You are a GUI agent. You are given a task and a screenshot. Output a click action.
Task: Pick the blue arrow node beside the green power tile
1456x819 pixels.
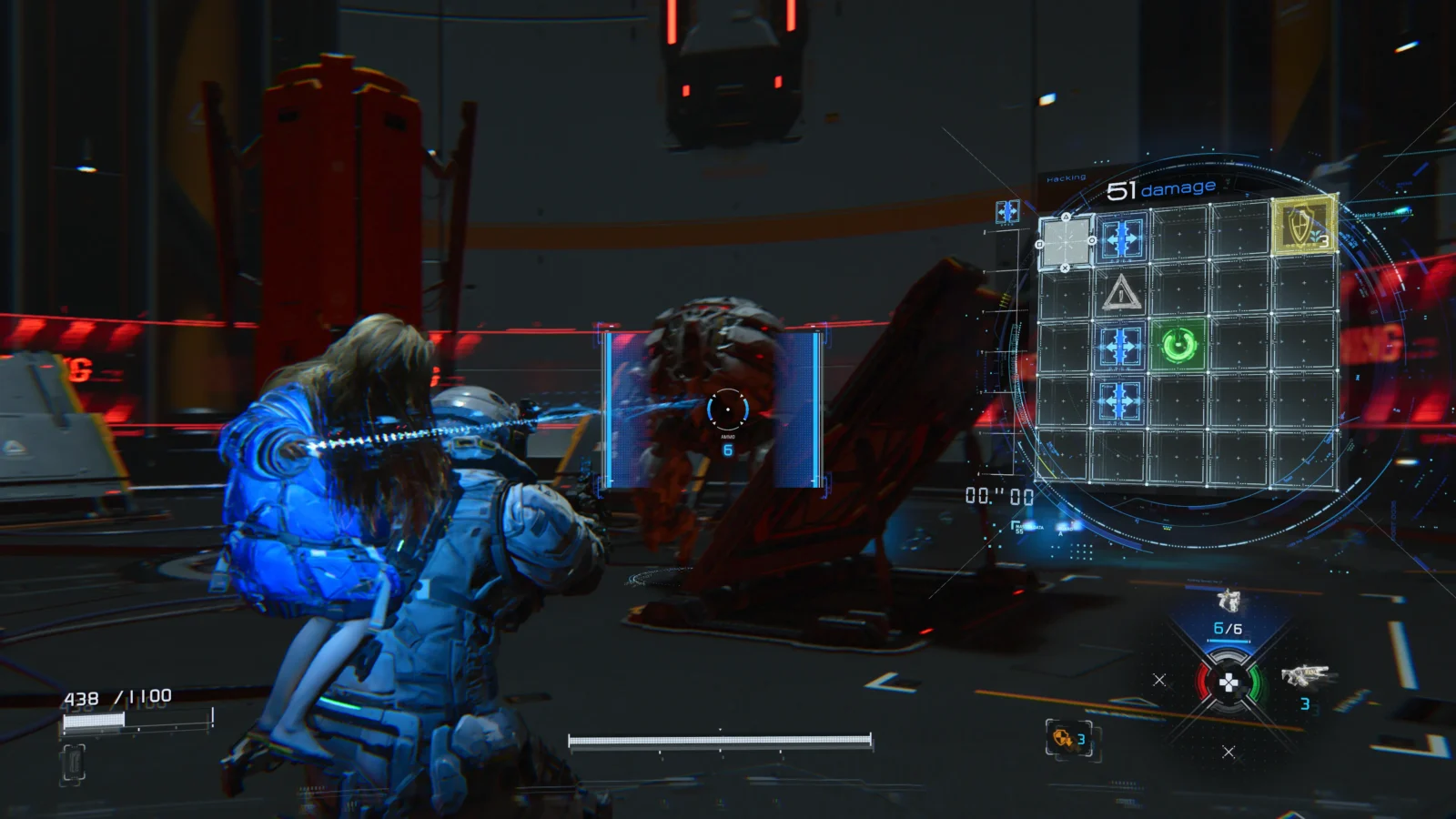pyautogui.click(x=1119, y=347)
